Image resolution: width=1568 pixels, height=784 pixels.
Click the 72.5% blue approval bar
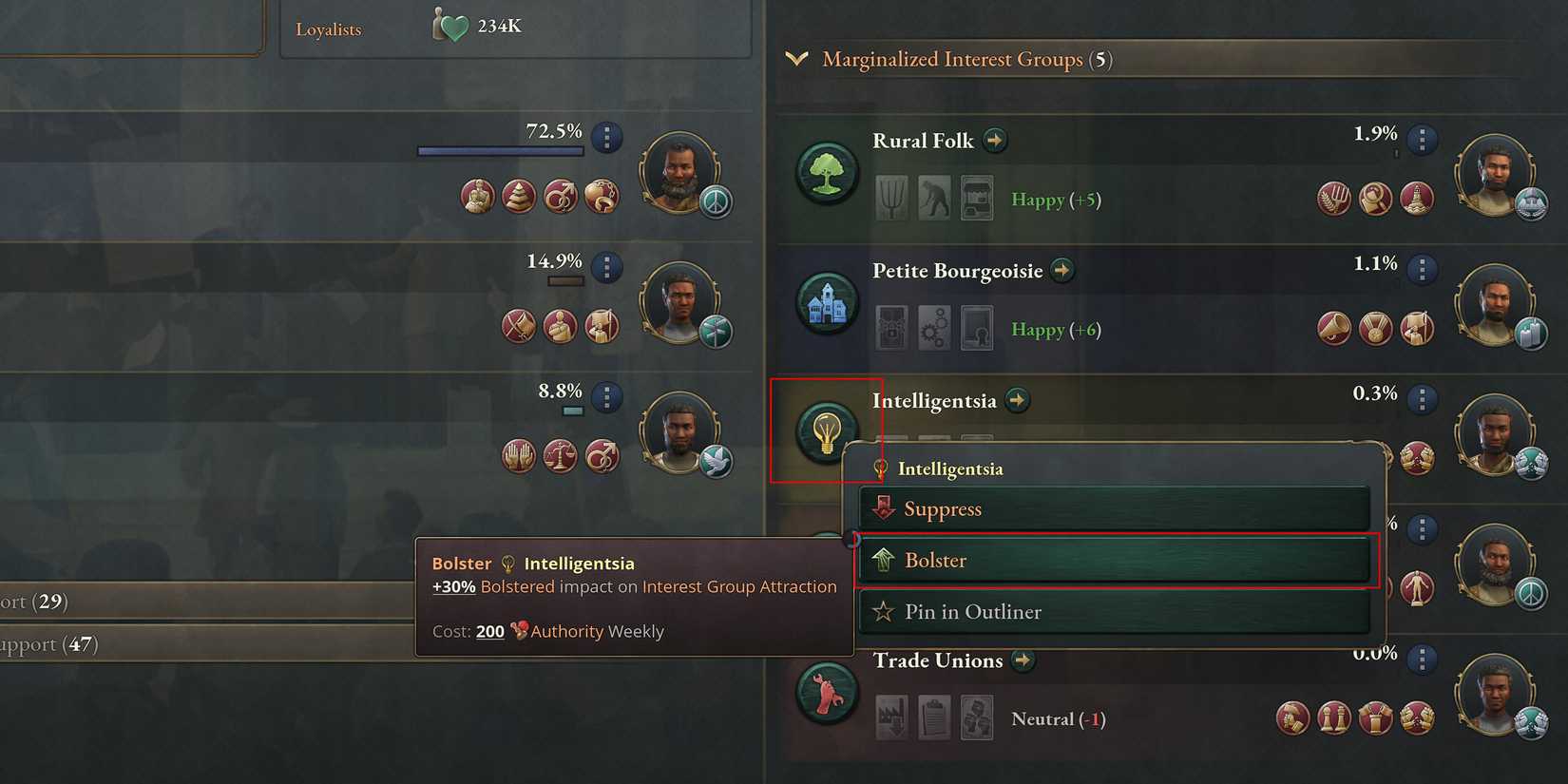click(499, 149)
